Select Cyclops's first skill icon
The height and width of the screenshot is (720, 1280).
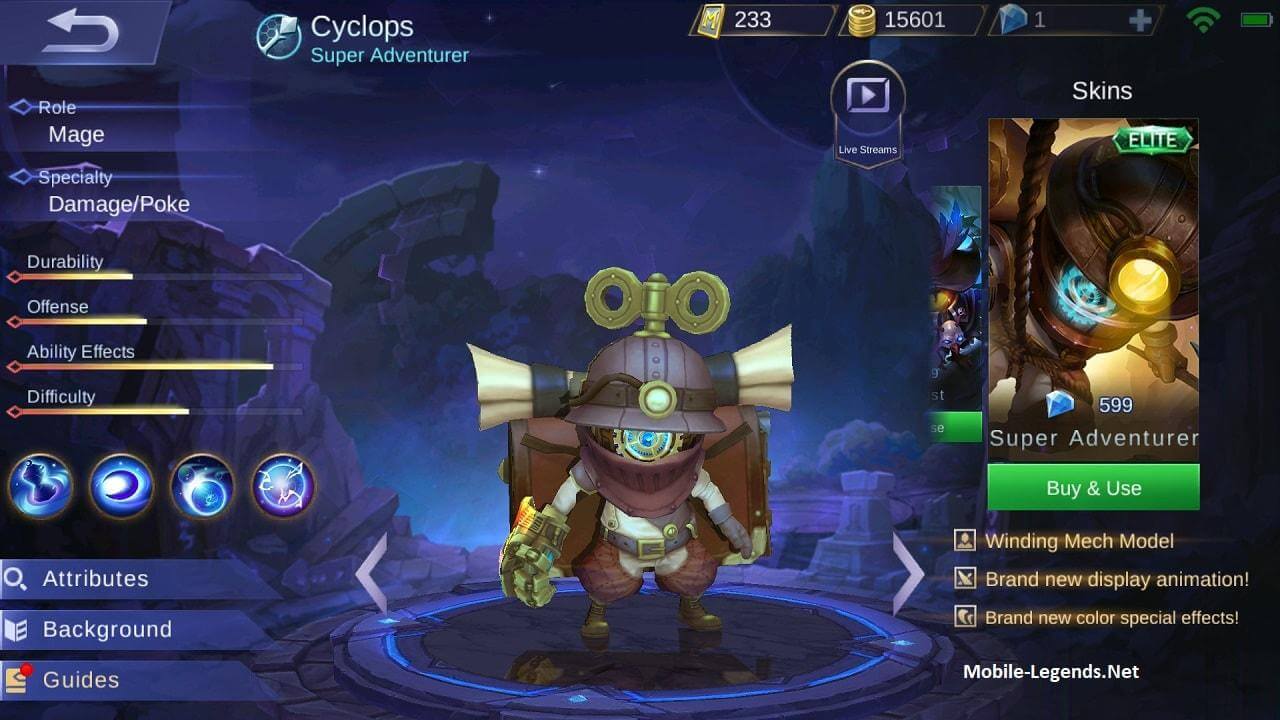click(x=40, y=485)
